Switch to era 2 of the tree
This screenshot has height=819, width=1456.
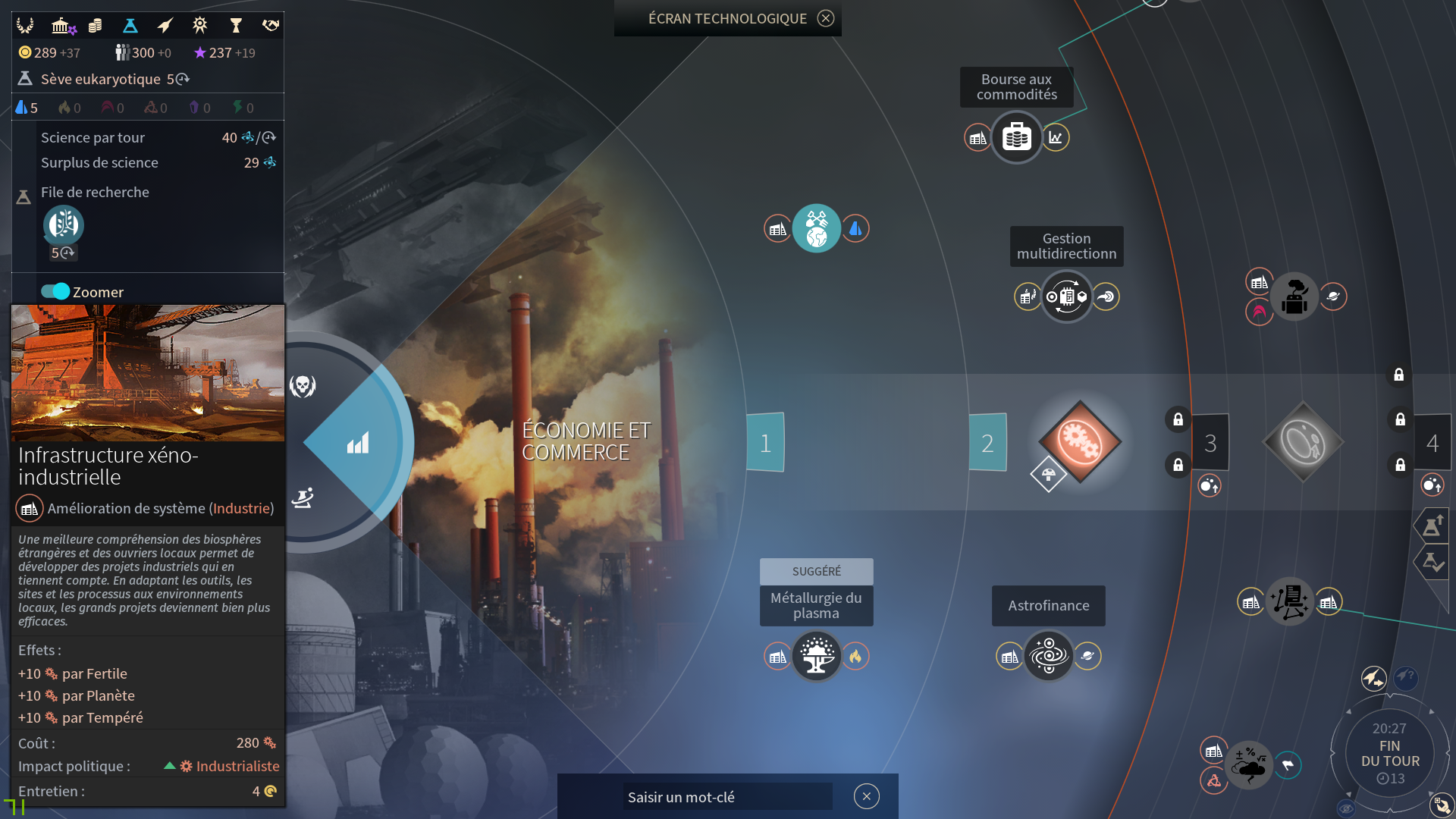(987, 443)
